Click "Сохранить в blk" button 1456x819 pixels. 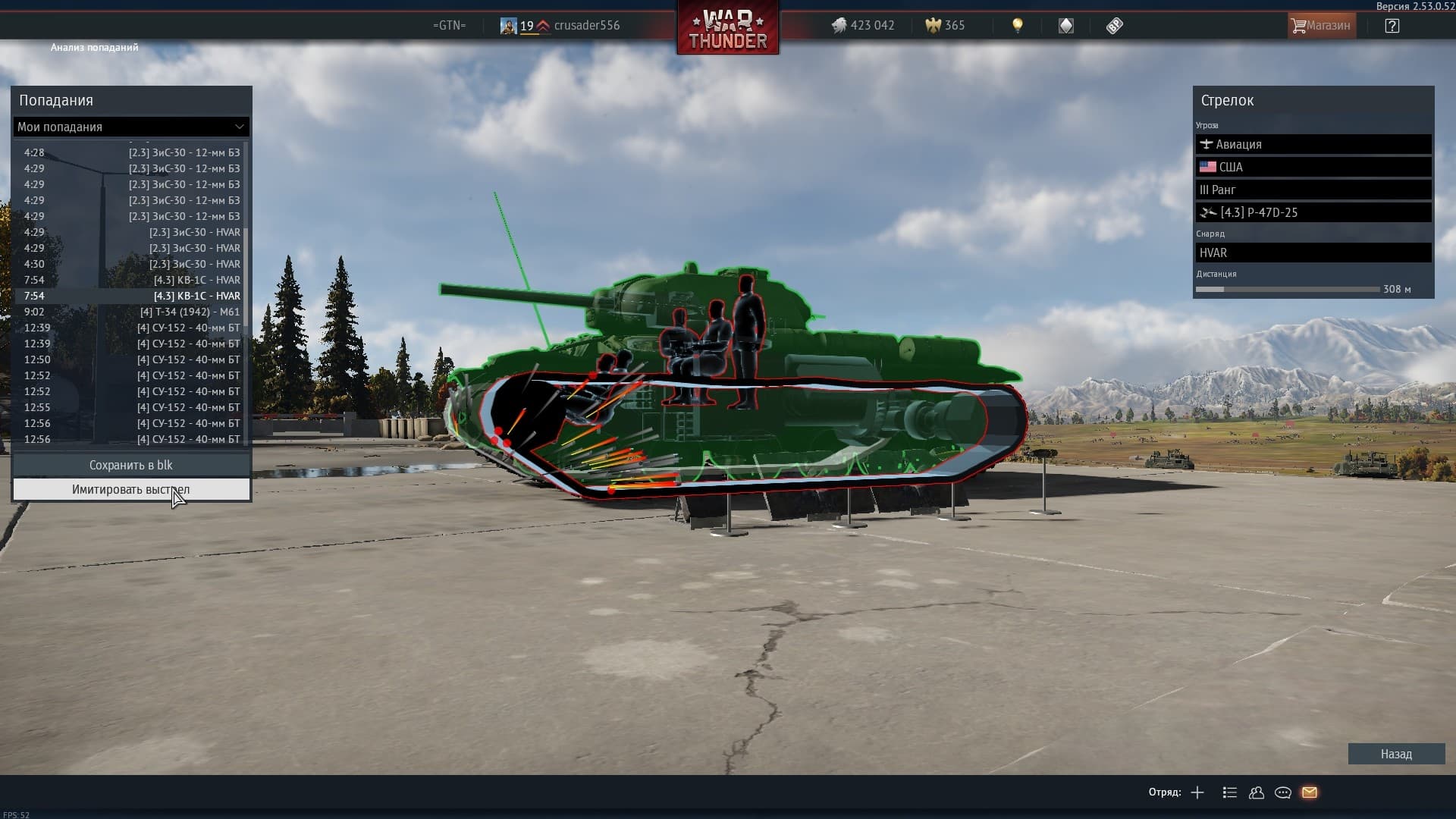[x=131, y=465]
